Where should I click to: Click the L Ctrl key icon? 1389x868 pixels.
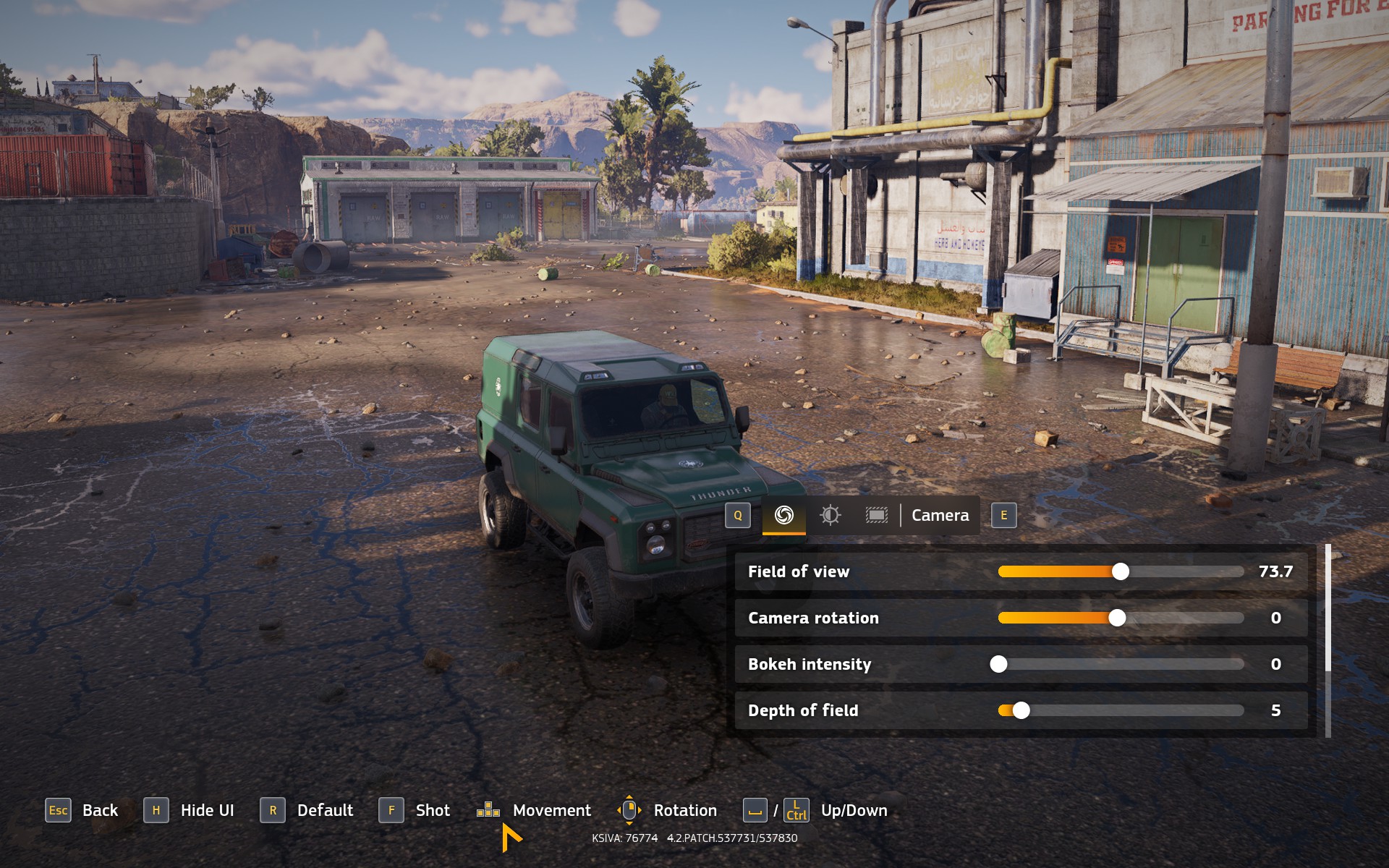(796, 811)
